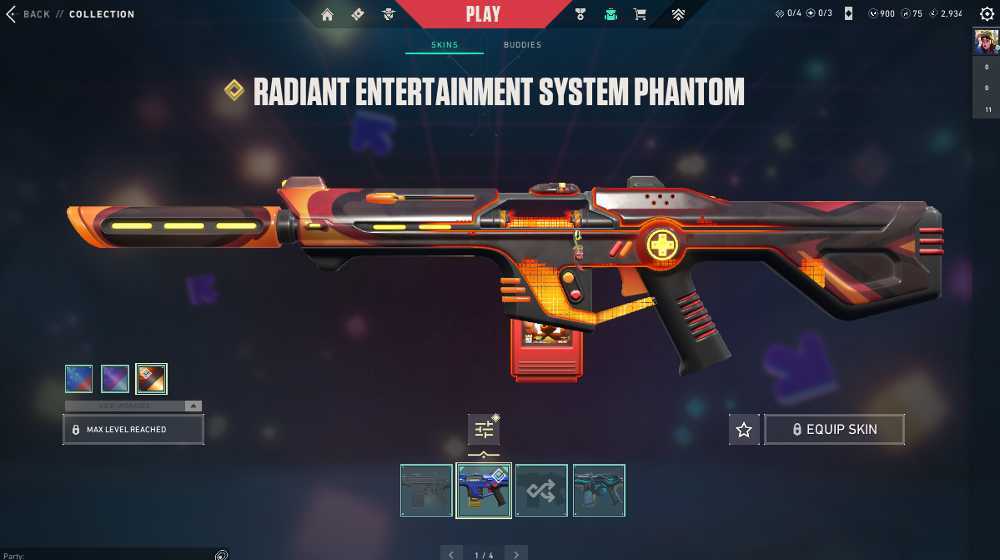Open the store cart icon

(x=640, y=14)
